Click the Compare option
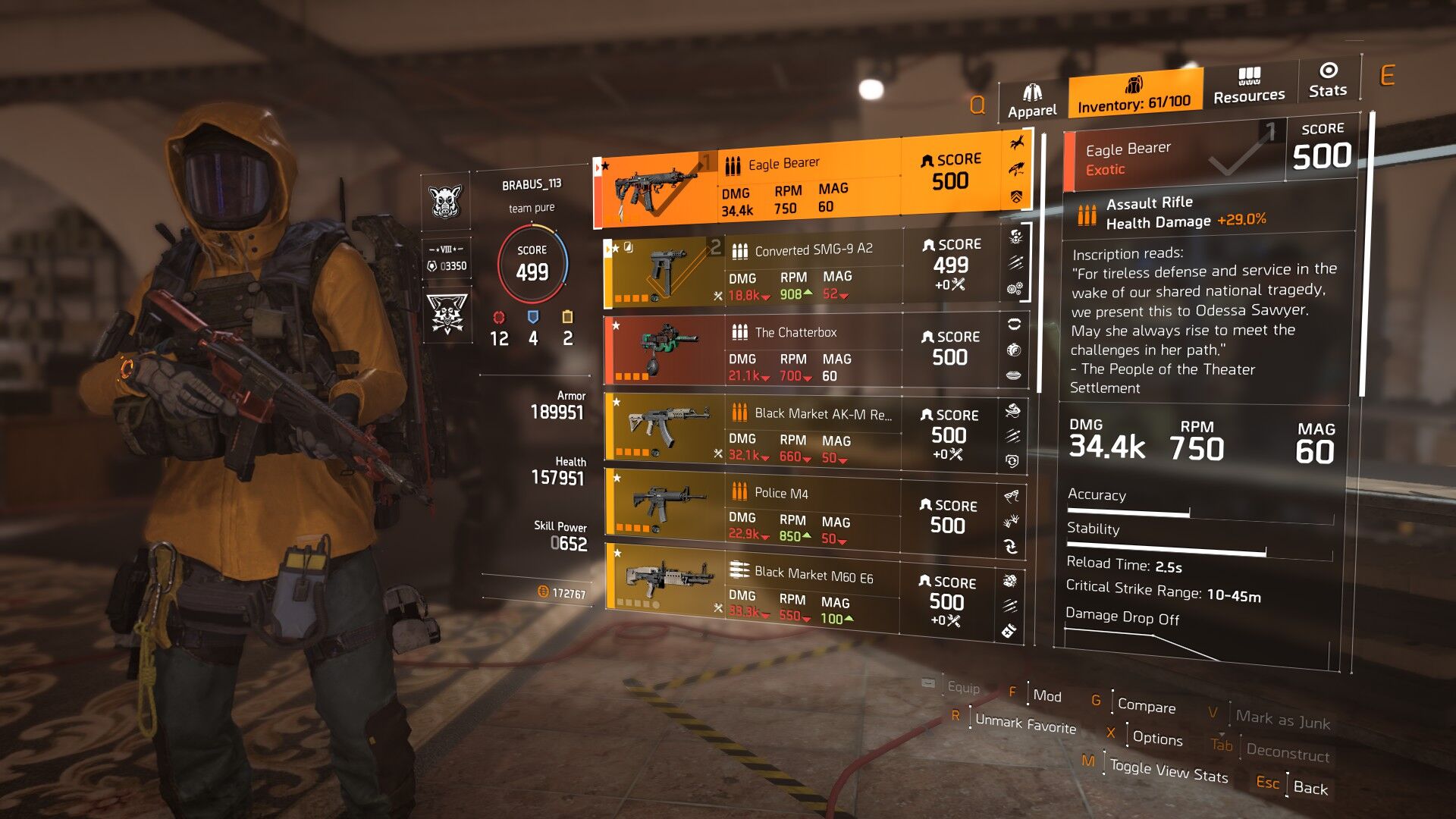 coord(1146,706)
